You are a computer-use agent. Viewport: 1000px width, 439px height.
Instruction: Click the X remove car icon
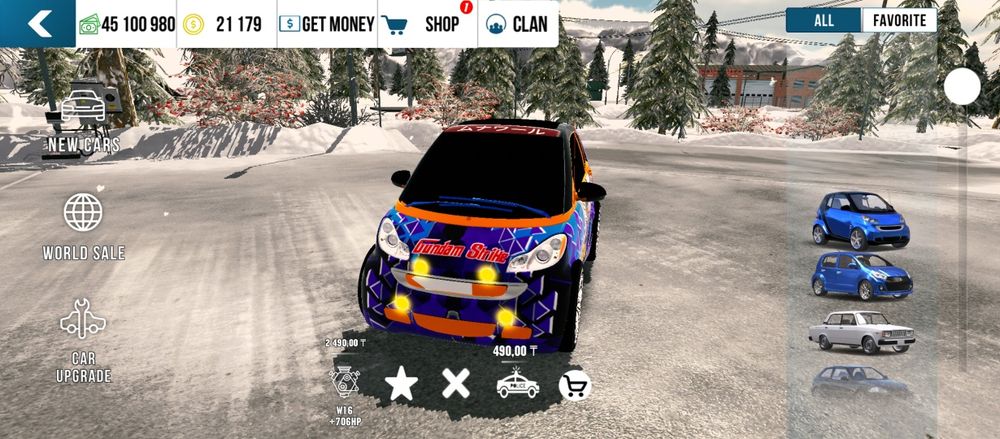[456, 384]
